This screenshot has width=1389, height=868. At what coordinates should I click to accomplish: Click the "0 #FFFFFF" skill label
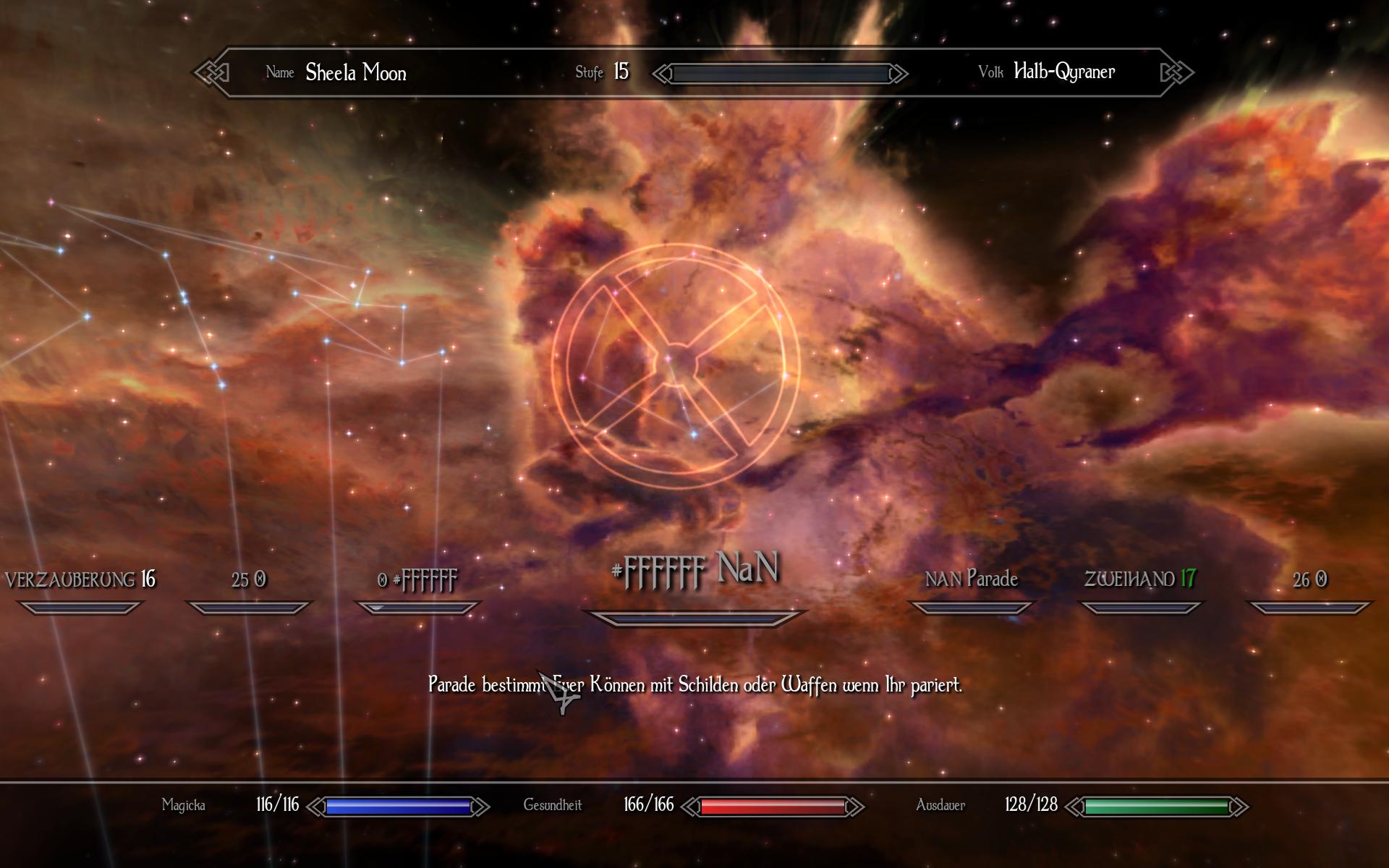pyautogui.click(x=417, y=580)
